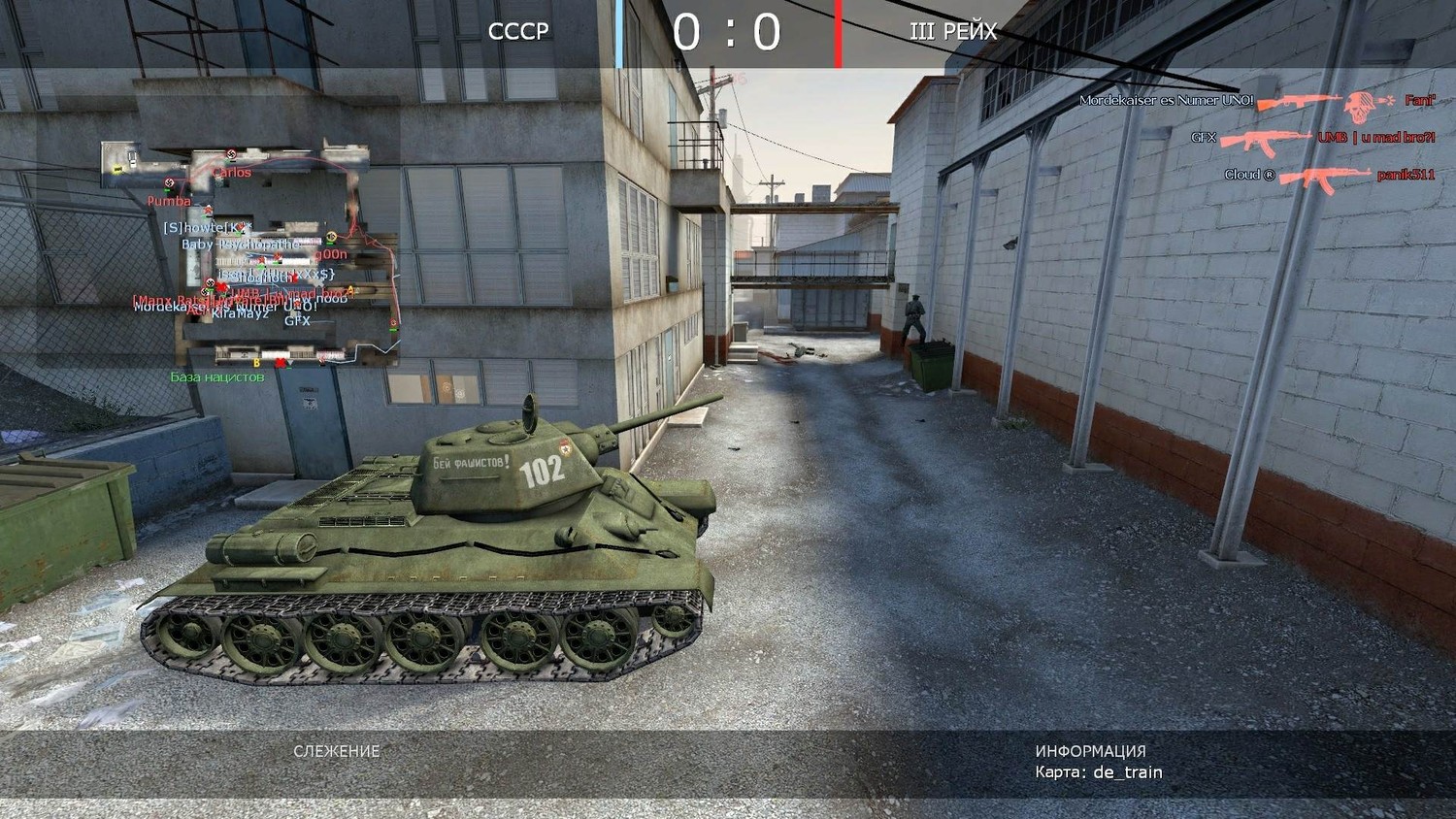Click the База нацистов minimap label

217,377
